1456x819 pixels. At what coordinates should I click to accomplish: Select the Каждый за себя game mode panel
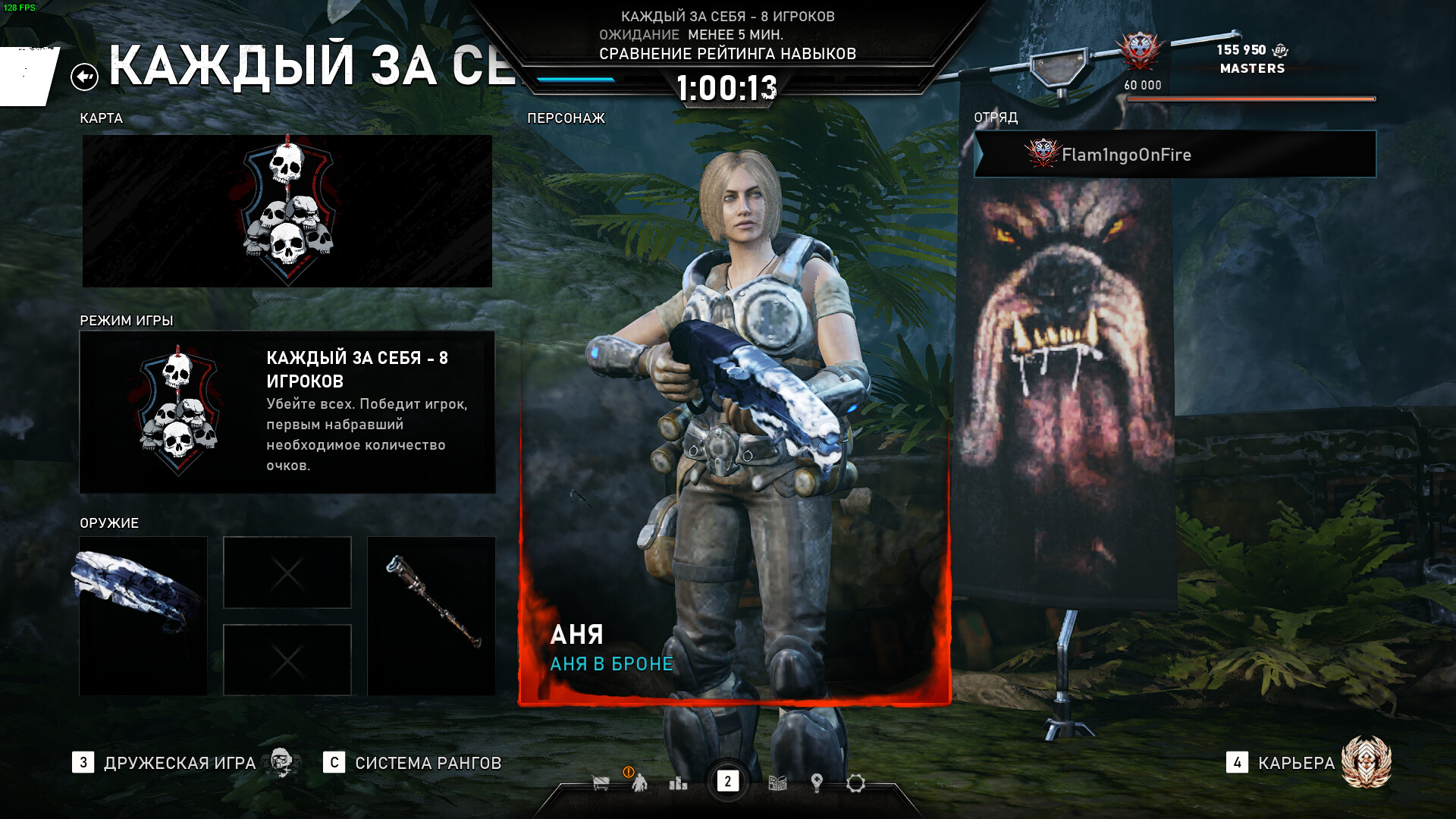click(287, 412)
